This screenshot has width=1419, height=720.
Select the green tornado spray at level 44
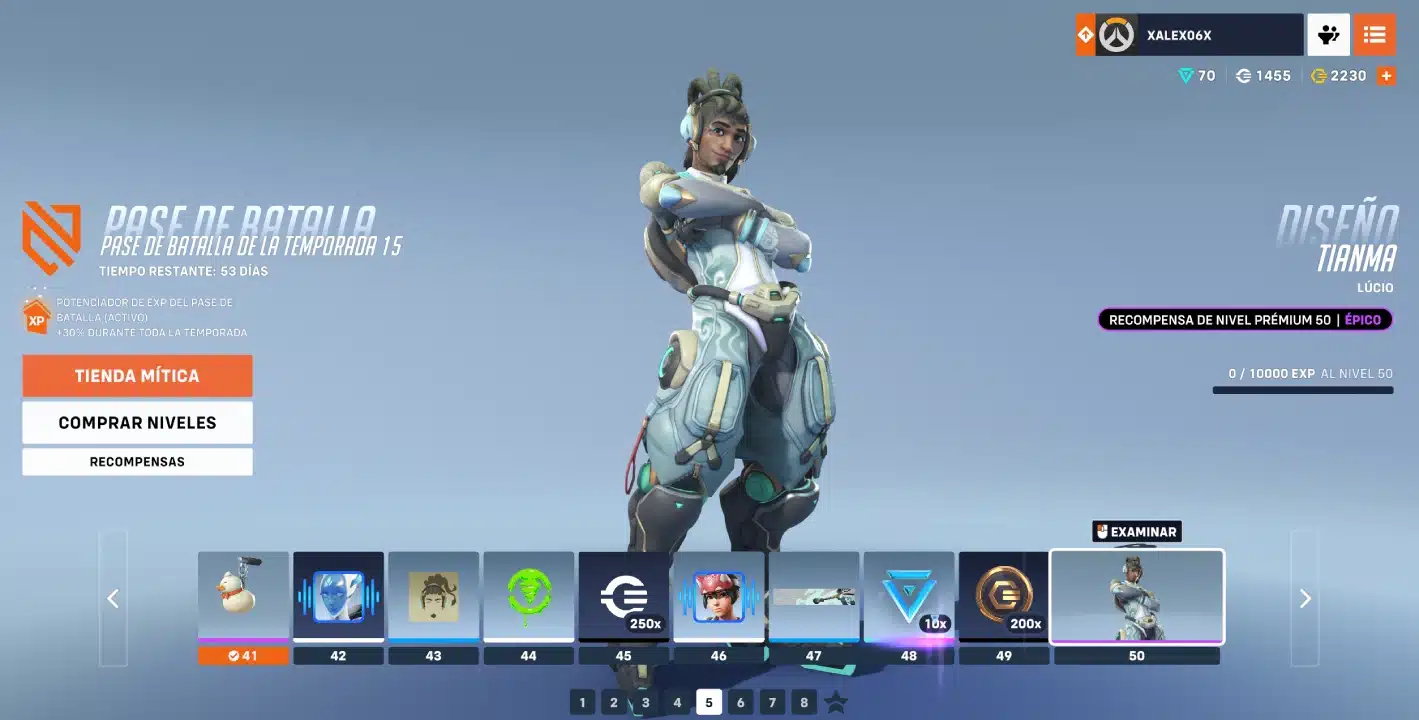click(x=528, y=597)
